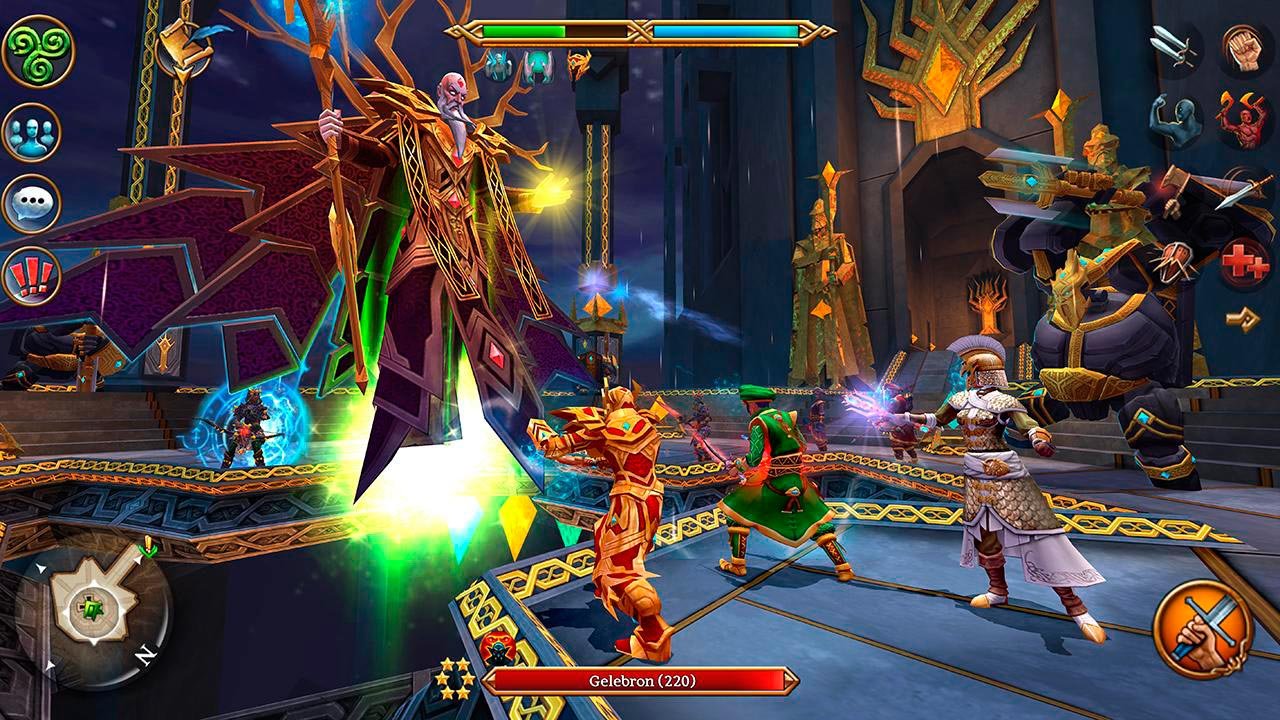Open the group members panel
Screen dimensions: 1280x720
pos(31,132)
